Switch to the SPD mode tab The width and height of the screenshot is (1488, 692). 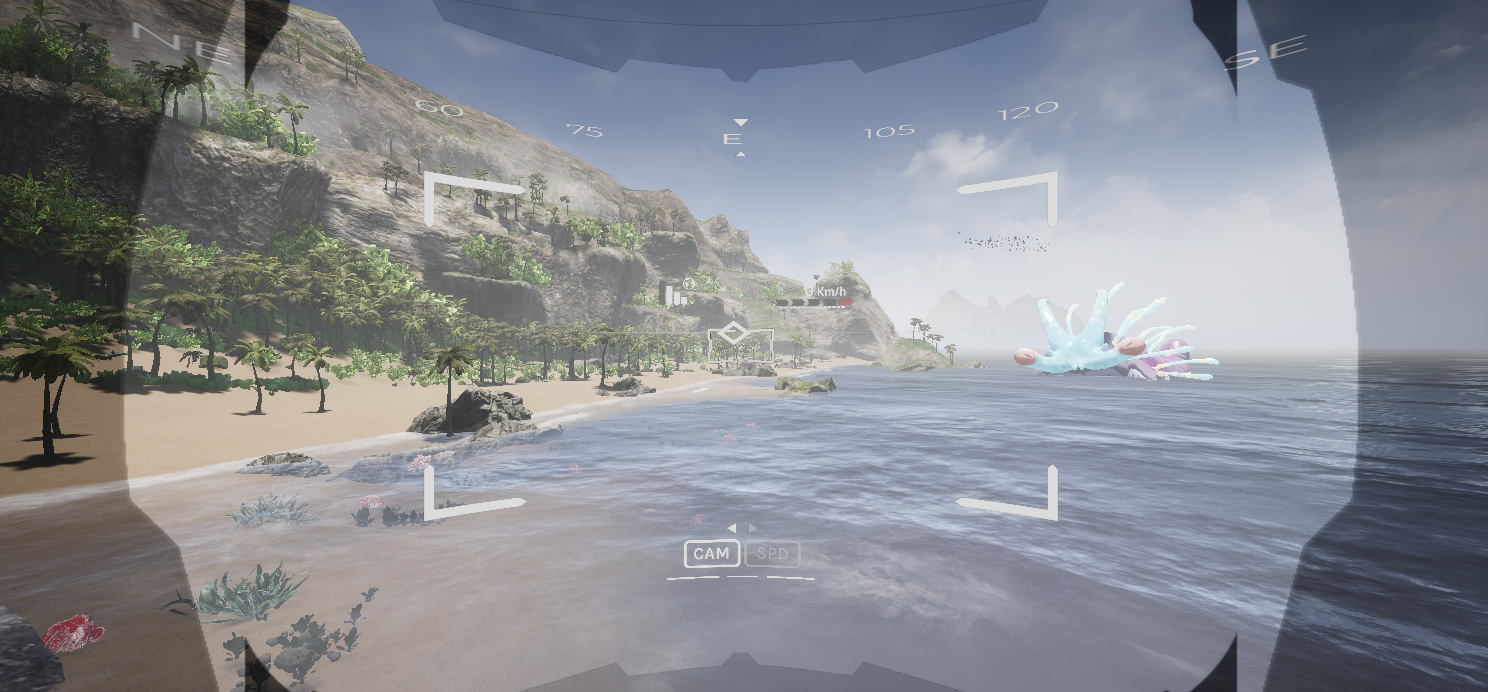(x=772, y=554)
